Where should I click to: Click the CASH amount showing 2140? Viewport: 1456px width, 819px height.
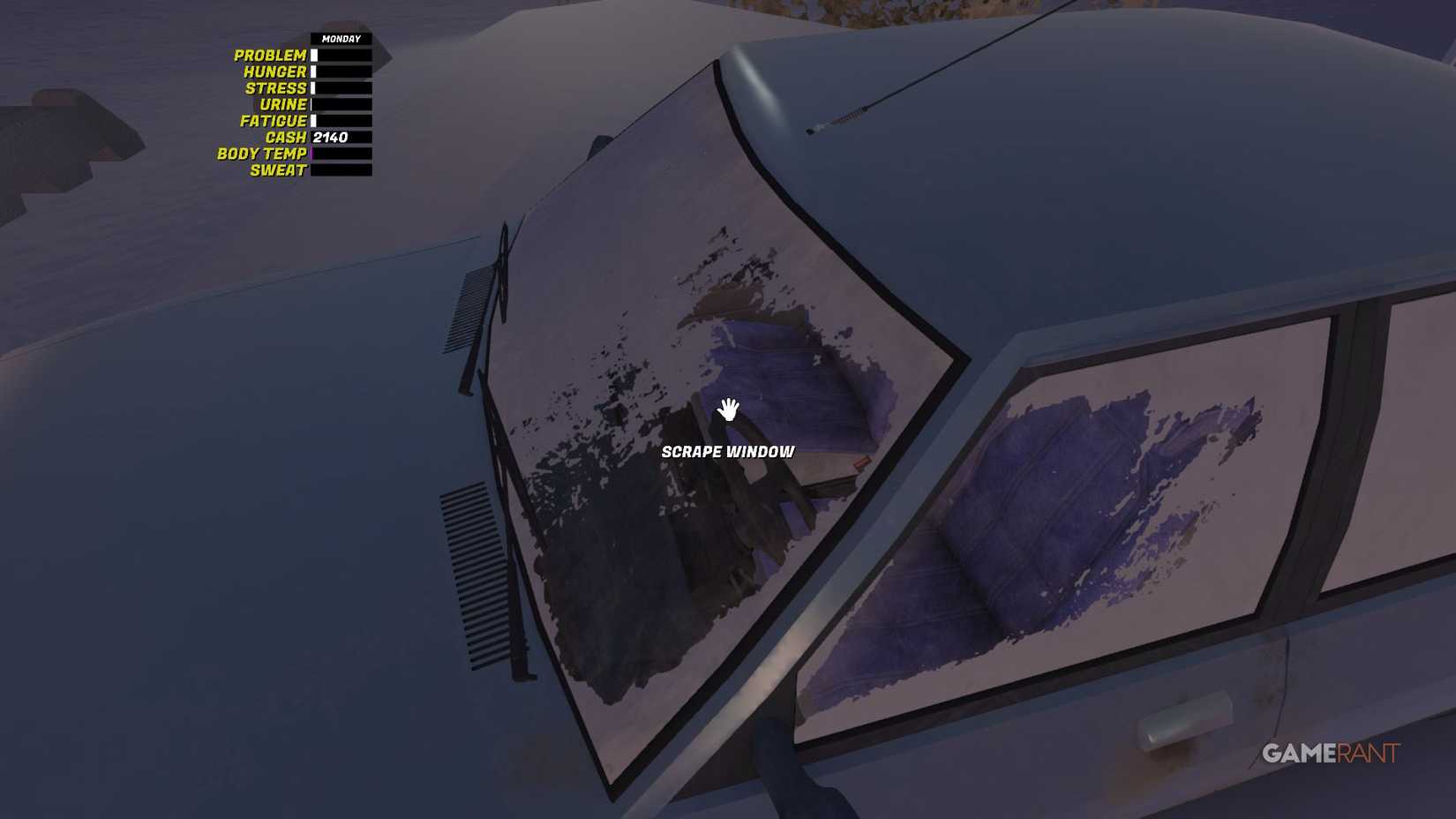tap(331, 138)
